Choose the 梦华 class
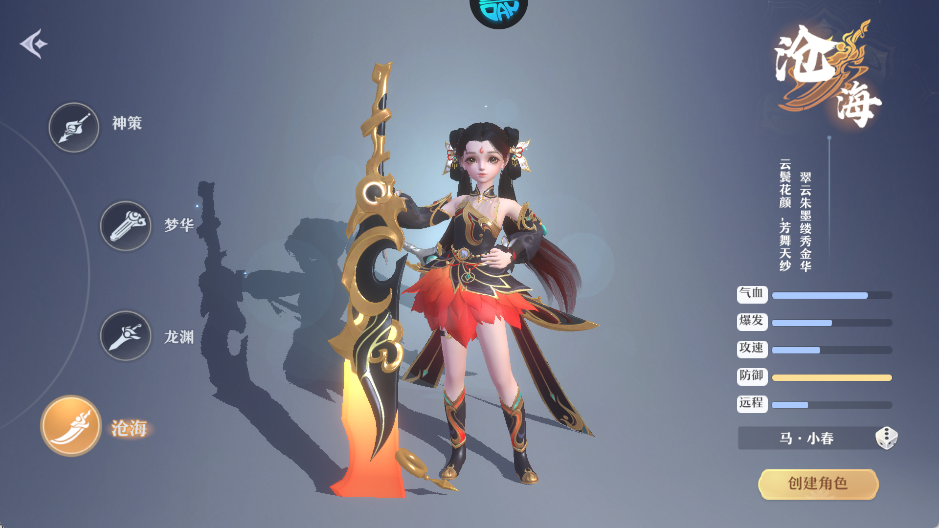Screen dimensions: 939x528 tap(125, 225)
